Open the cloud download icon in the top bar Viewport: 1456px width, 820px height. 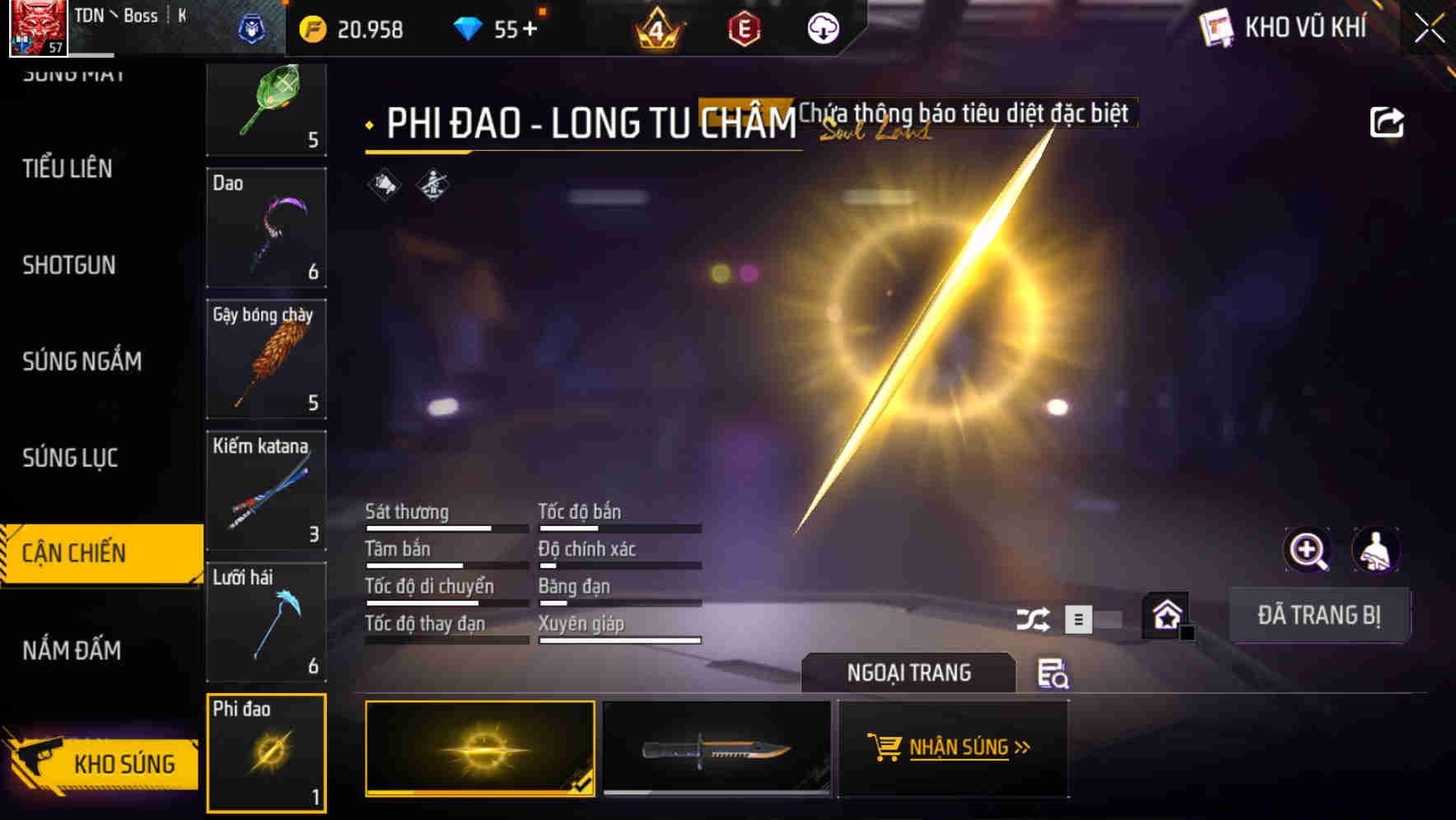point(821,28)
